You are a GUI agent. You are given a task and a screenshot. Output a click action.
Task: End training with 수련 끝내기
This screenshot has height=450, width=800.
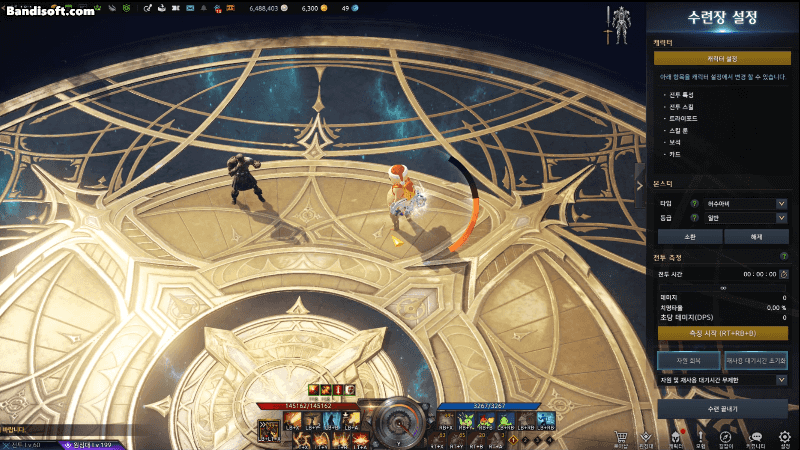coord(722,408)
